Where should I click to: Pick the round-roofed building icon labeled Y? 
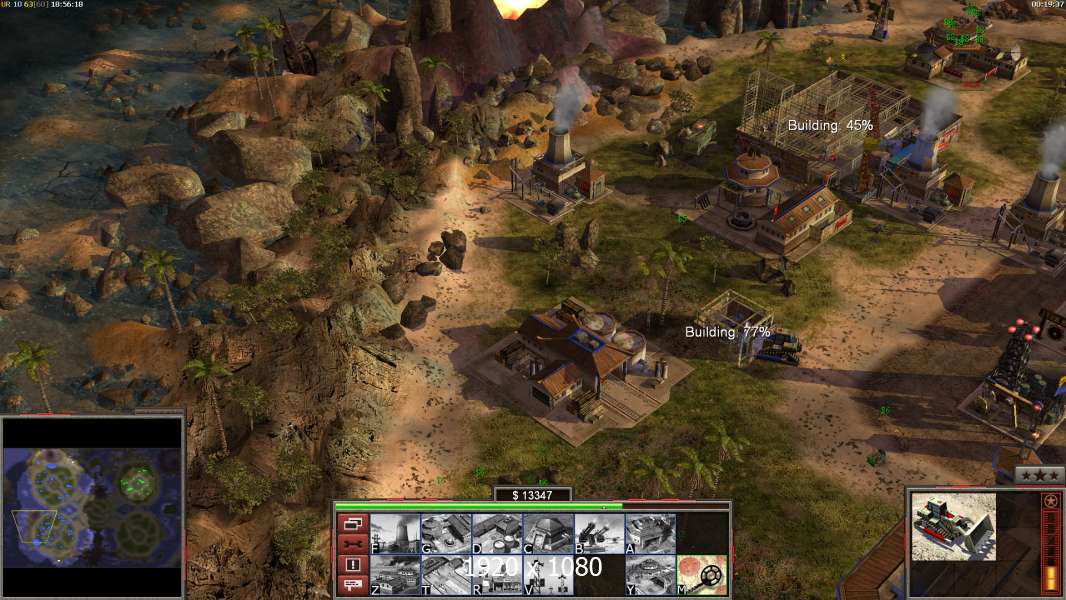[x=650, y=575]
